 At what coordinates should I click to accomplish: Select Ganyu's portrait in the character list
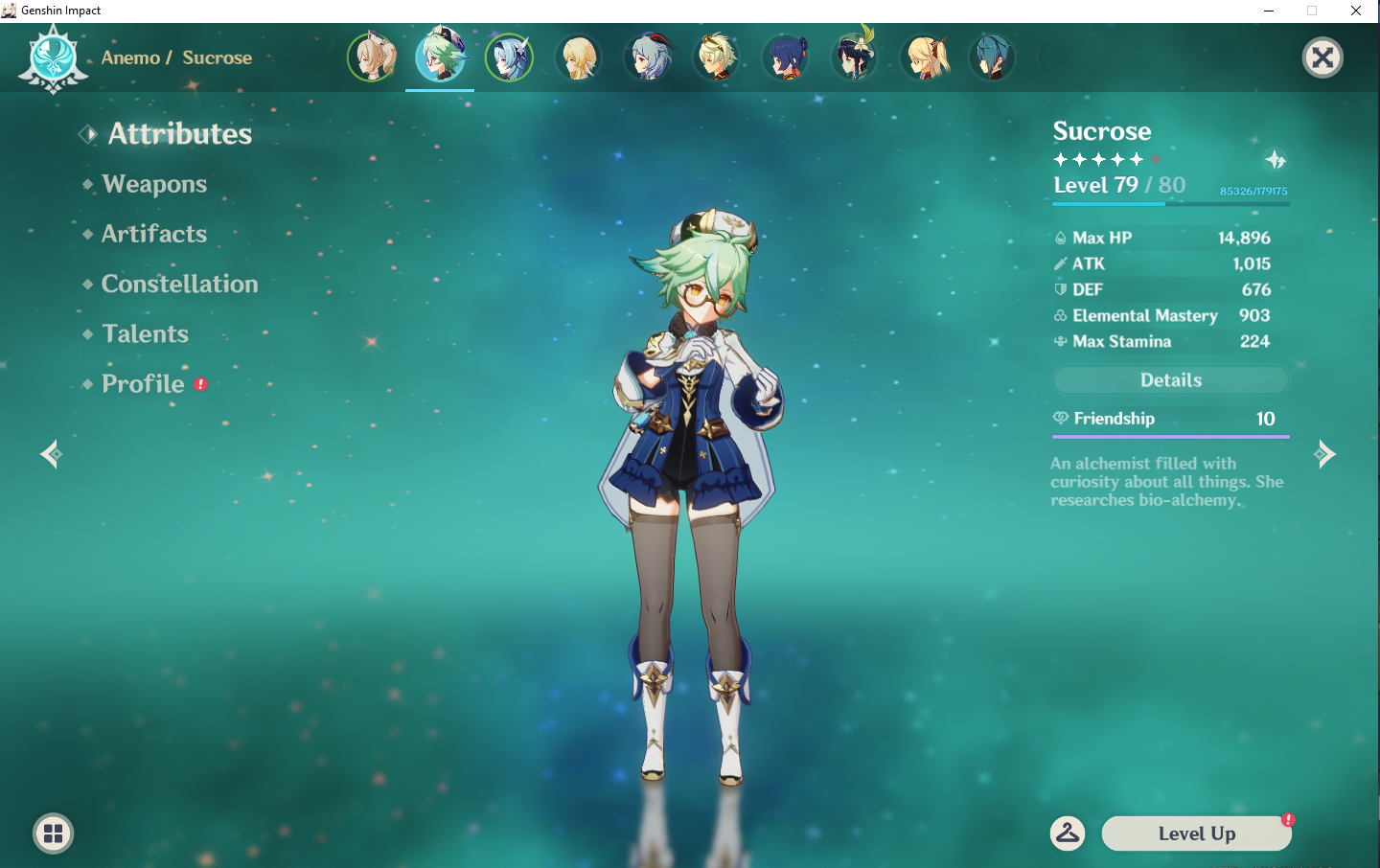[649, 57]
